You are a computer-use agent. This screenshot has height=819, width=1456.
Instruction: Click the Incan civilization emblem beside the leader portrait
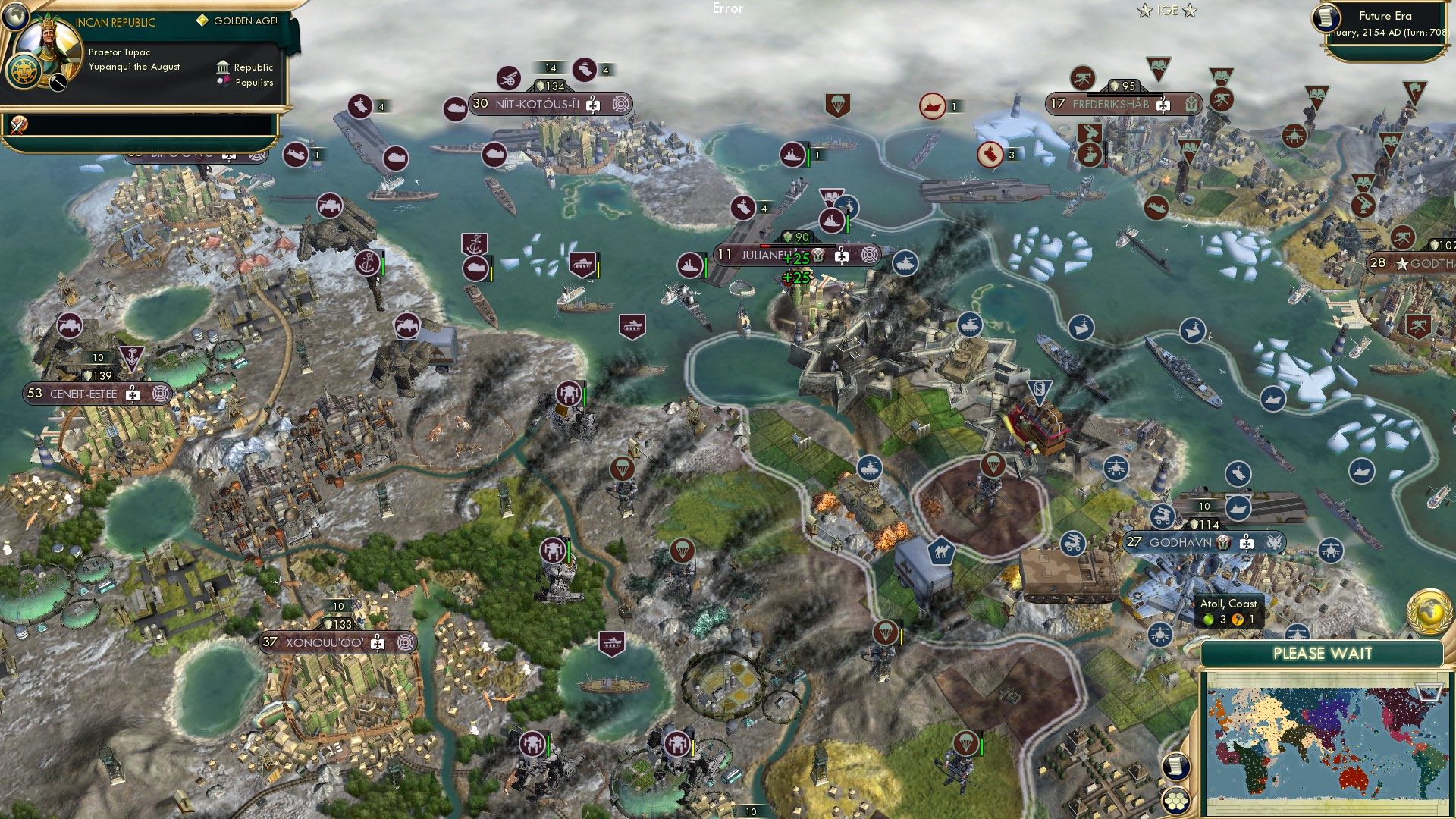coord(24,73)
